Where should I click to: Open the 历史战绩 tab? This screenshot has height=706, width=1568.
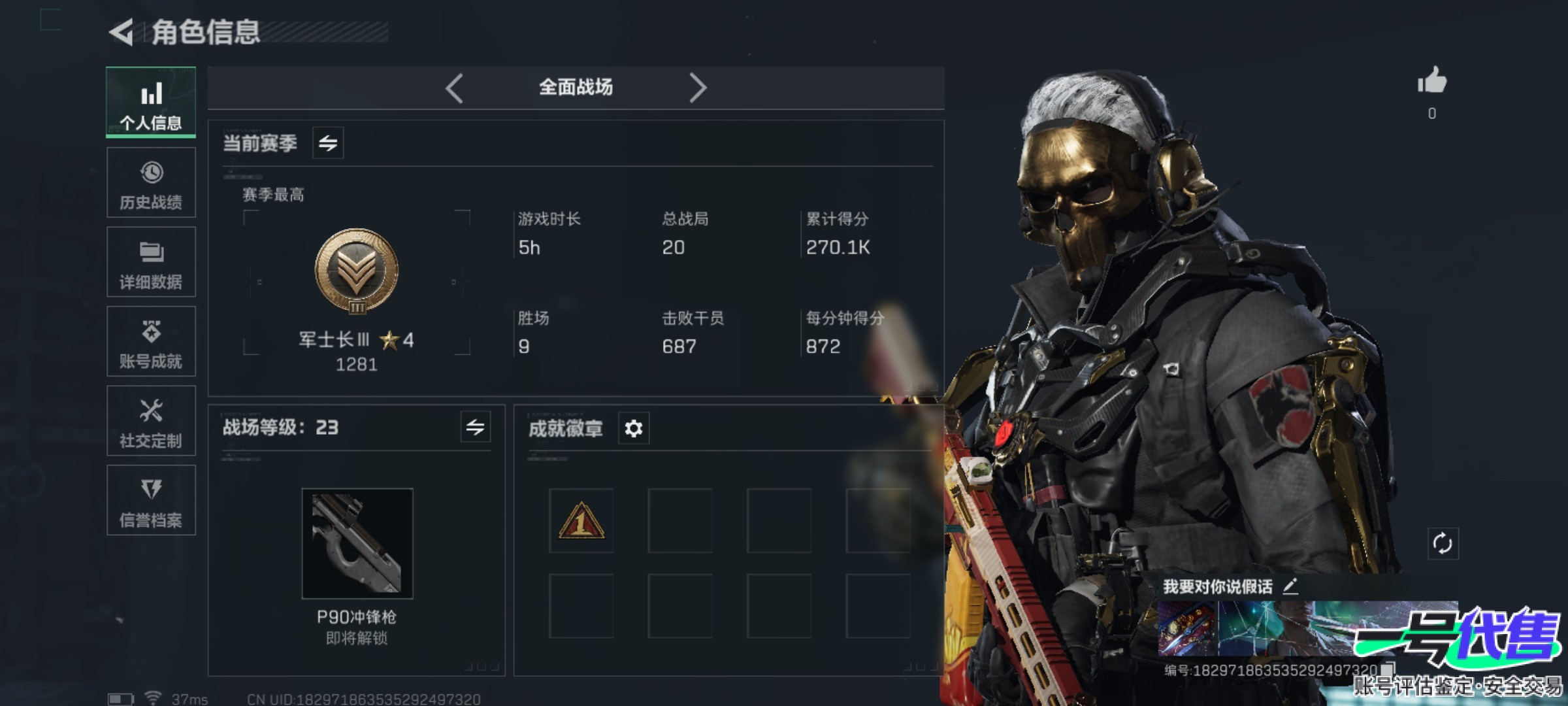pyautogui.click(x=151, y=182)
